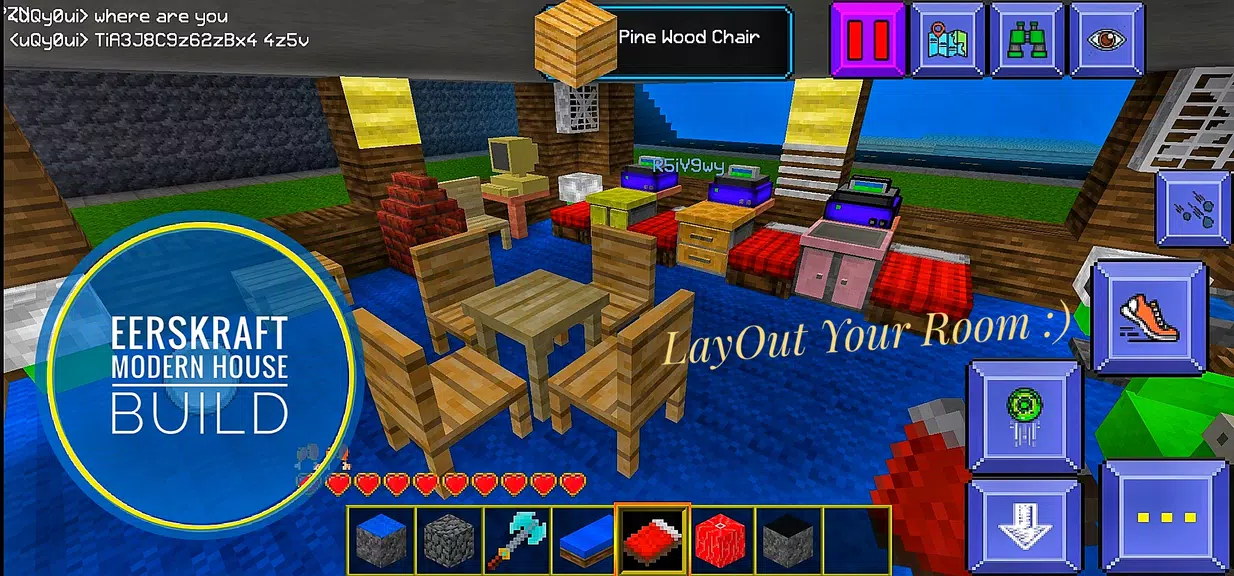The width and height of the screenshot is (1234, 576).
Task: Activate the green binoculars zoom button
Action: click(x=1026, y=39)
